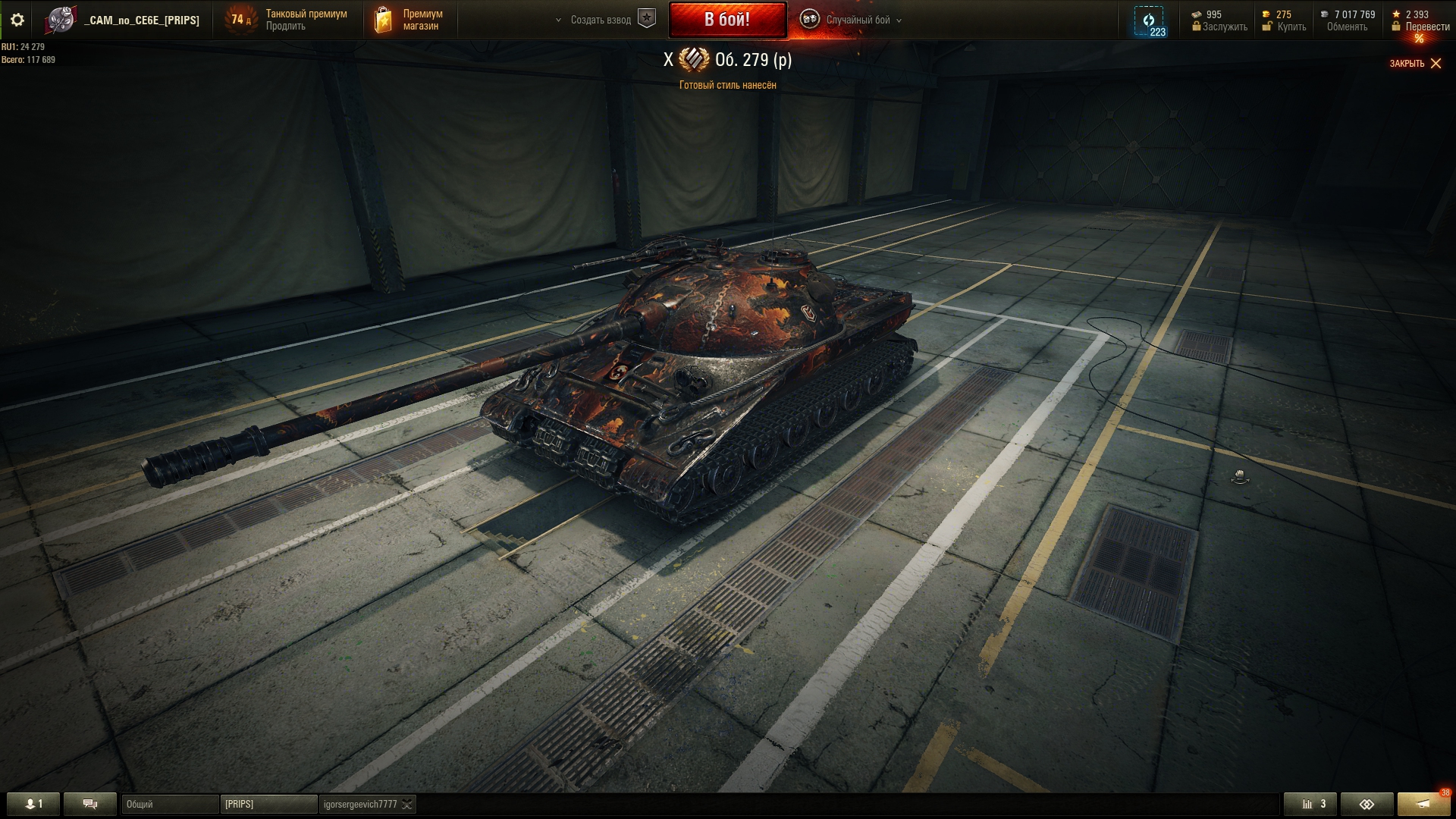Open the blue lightning reserves slot
The height and width of the screenshot is (819, 1456).
(1149, 21)
